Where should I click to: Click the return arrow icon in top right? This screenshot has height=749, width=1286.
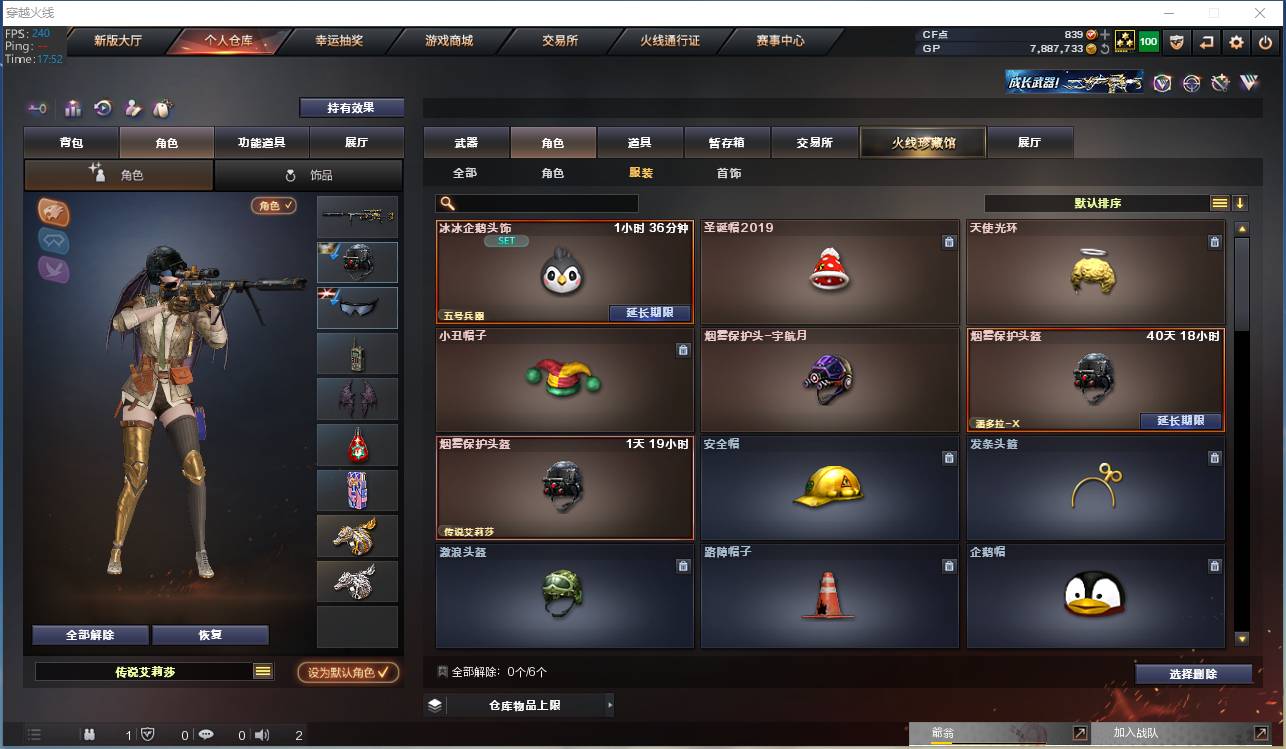coord(1207,43)
